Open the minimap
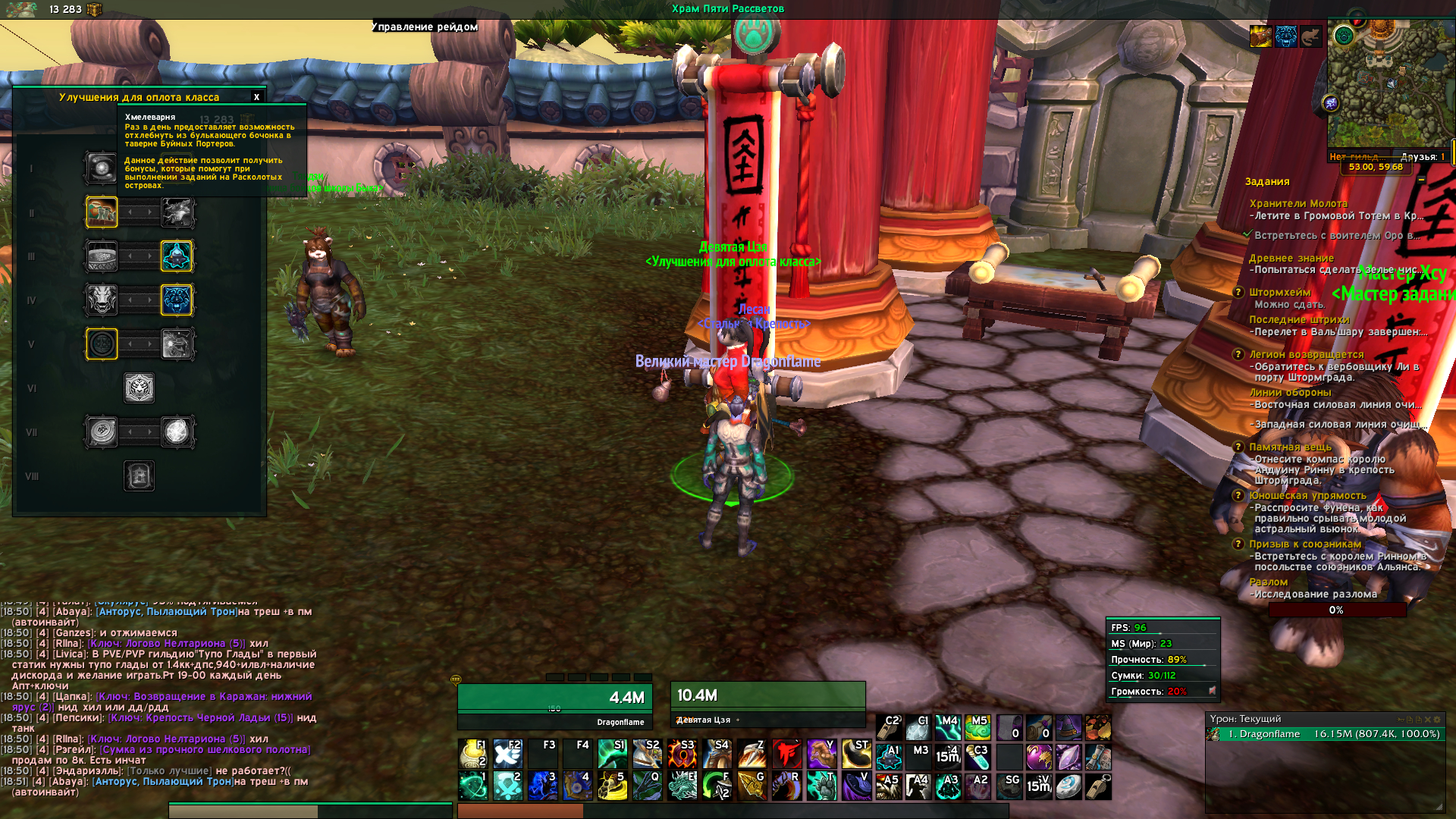The width and height of the screenshot is (1456, 819). click(1390, 83)
